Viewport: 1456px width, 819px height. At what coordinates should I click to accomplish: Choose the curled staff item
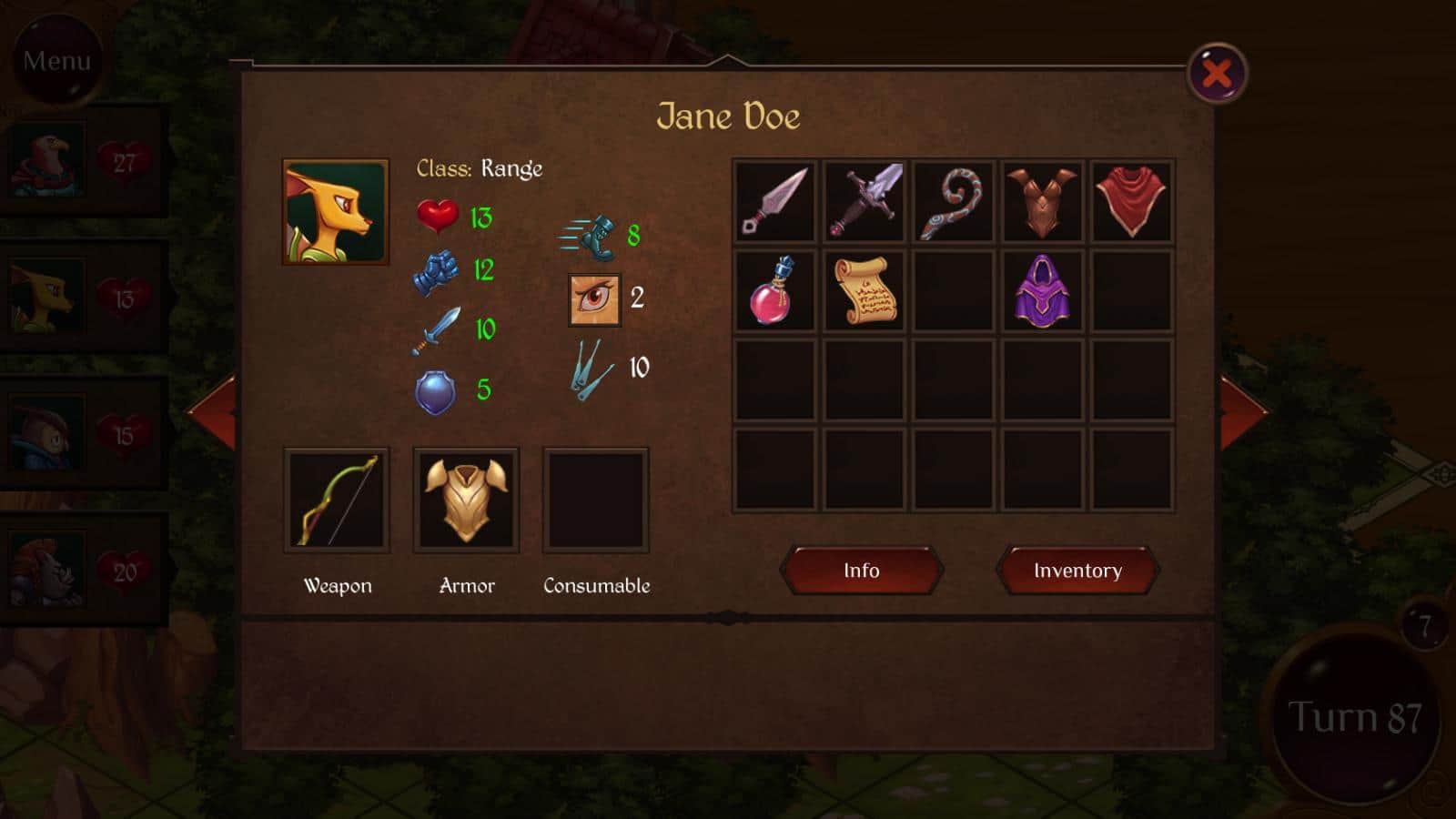tap(953, 201)
